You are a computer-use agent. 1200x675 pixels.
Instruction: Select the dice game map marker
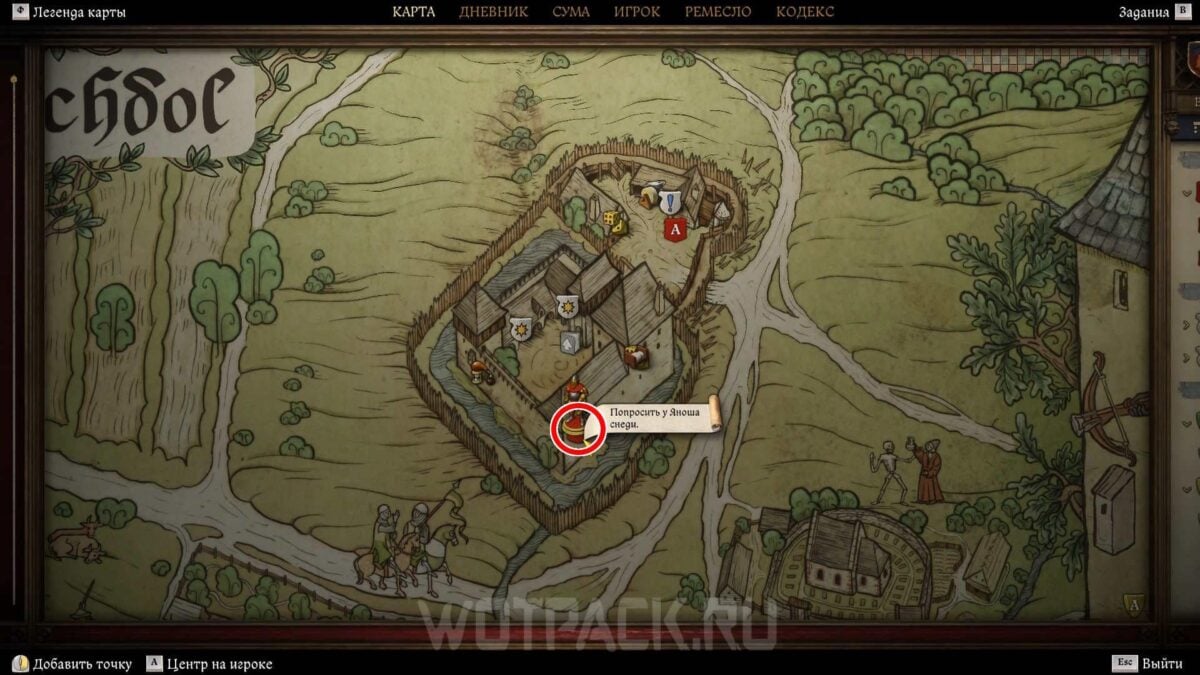[x=611, y=217]
